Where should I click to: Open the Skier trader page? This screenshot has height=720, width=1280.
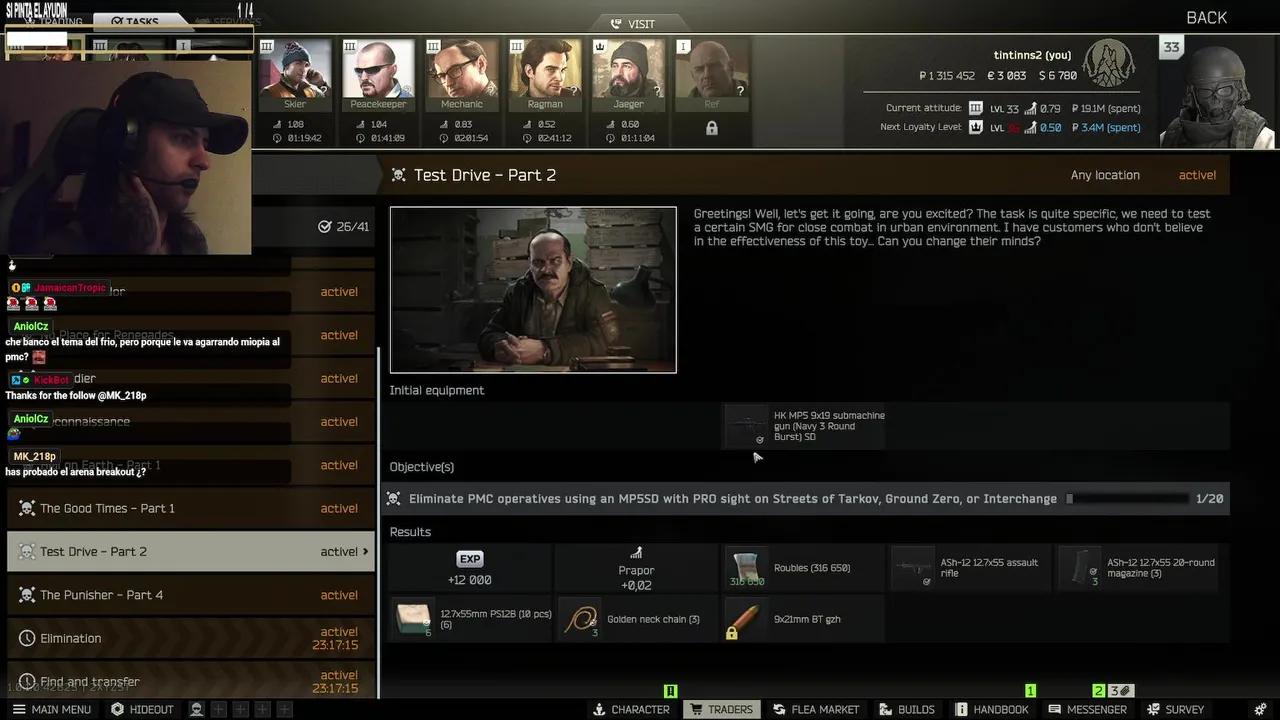pos(294,70)
